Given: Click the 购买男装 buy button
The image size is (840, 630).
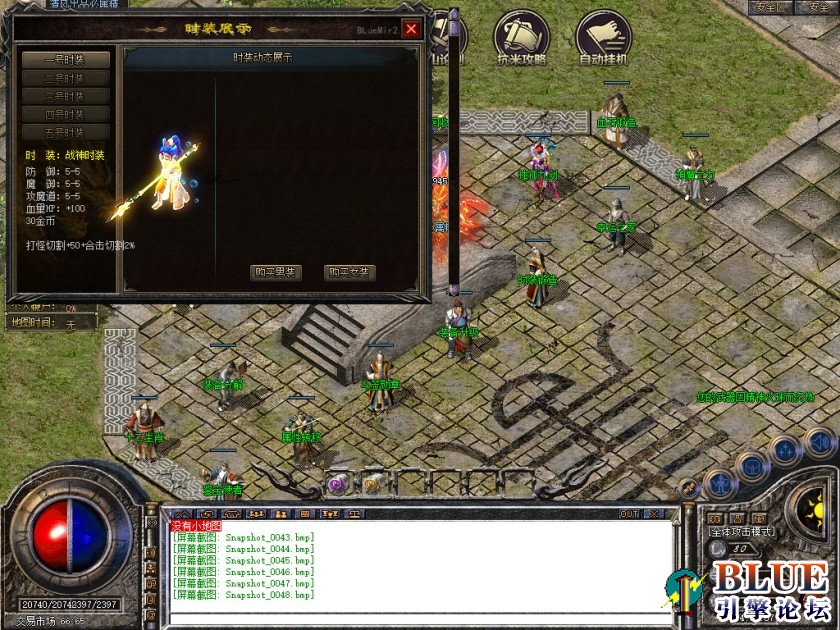Looking at the screenshot, I should 275,272.
